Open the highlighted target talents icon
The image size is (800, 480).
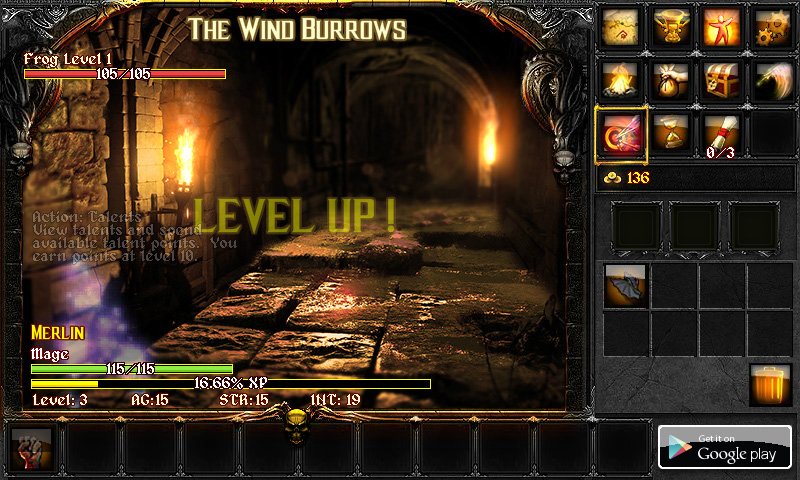click(x=622, y=134)
